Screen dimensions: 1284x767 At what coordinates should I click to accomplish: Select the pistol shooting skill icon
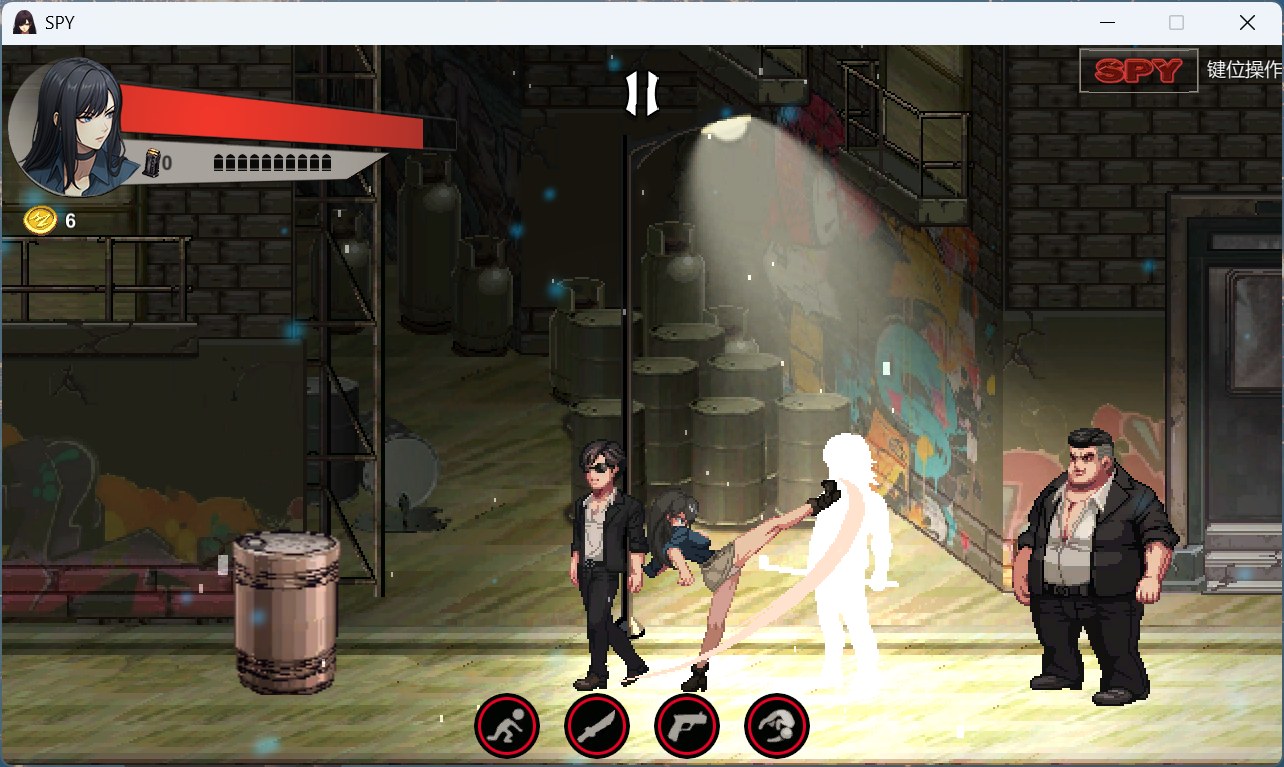[x=687, y=727]
